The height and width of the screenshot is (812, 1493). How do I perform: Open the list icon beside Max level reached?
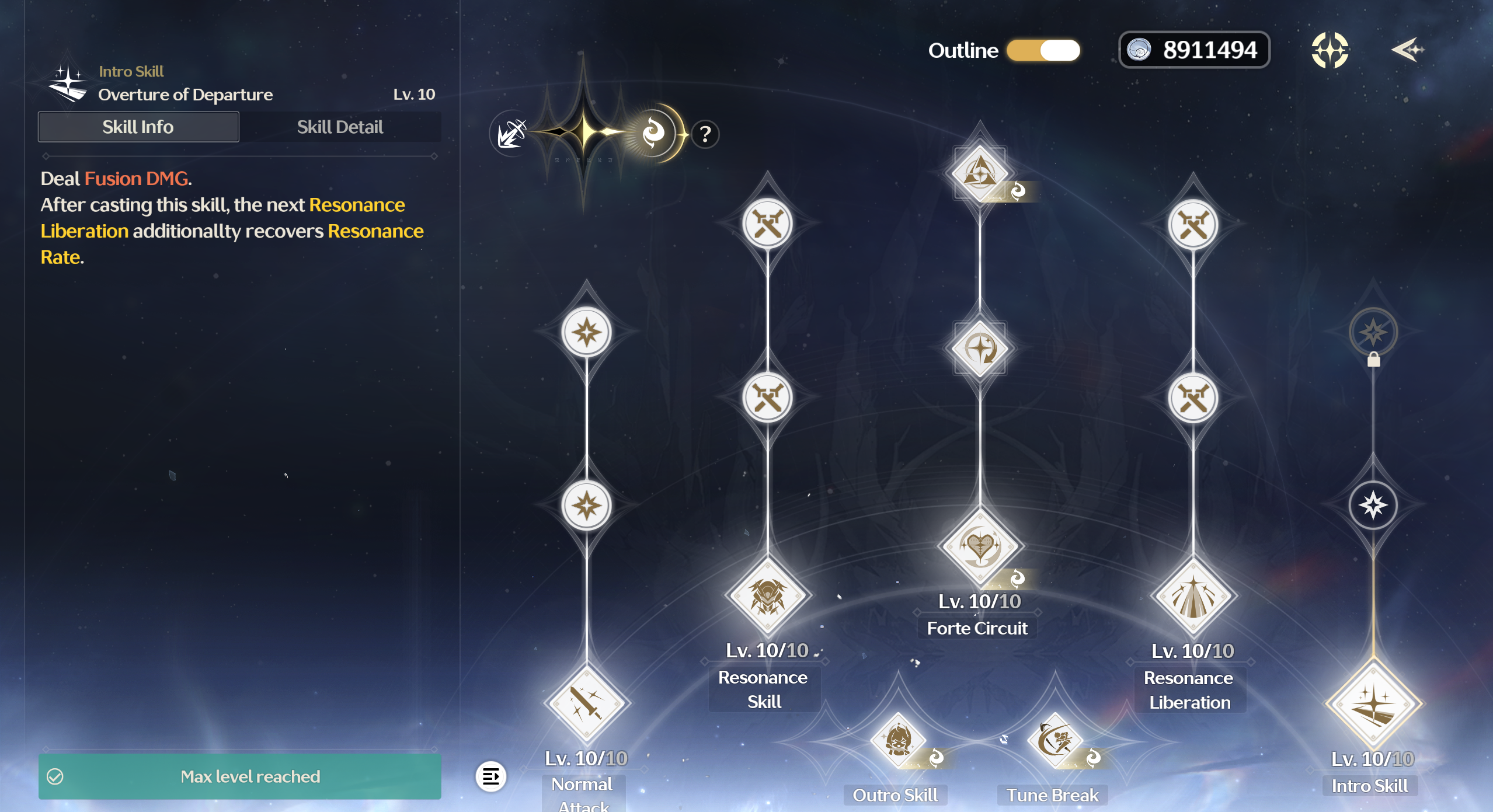491,776
